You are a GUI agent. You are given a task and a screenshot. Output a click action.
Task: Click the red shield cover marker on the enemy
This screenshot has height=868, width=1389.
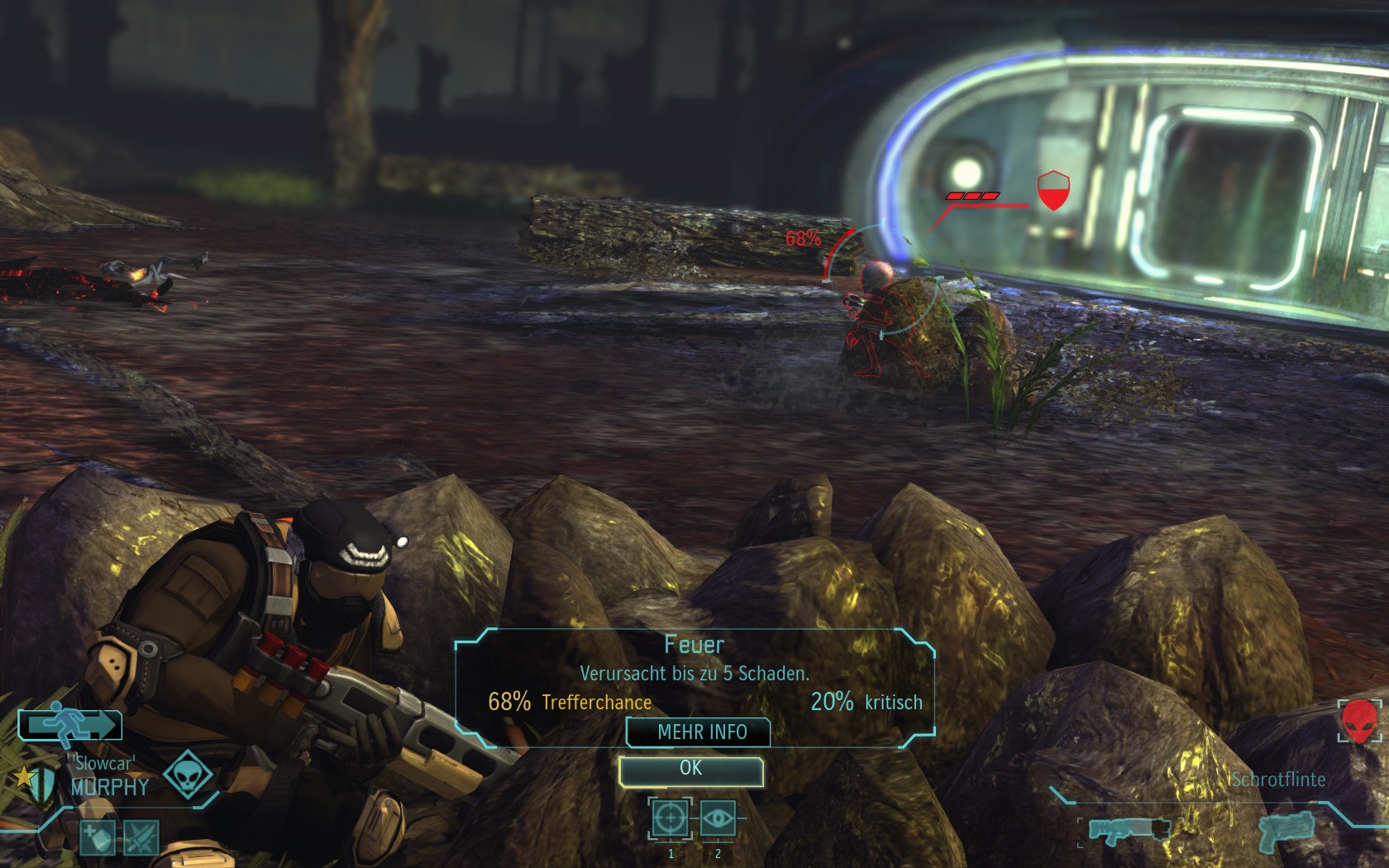1052,191
